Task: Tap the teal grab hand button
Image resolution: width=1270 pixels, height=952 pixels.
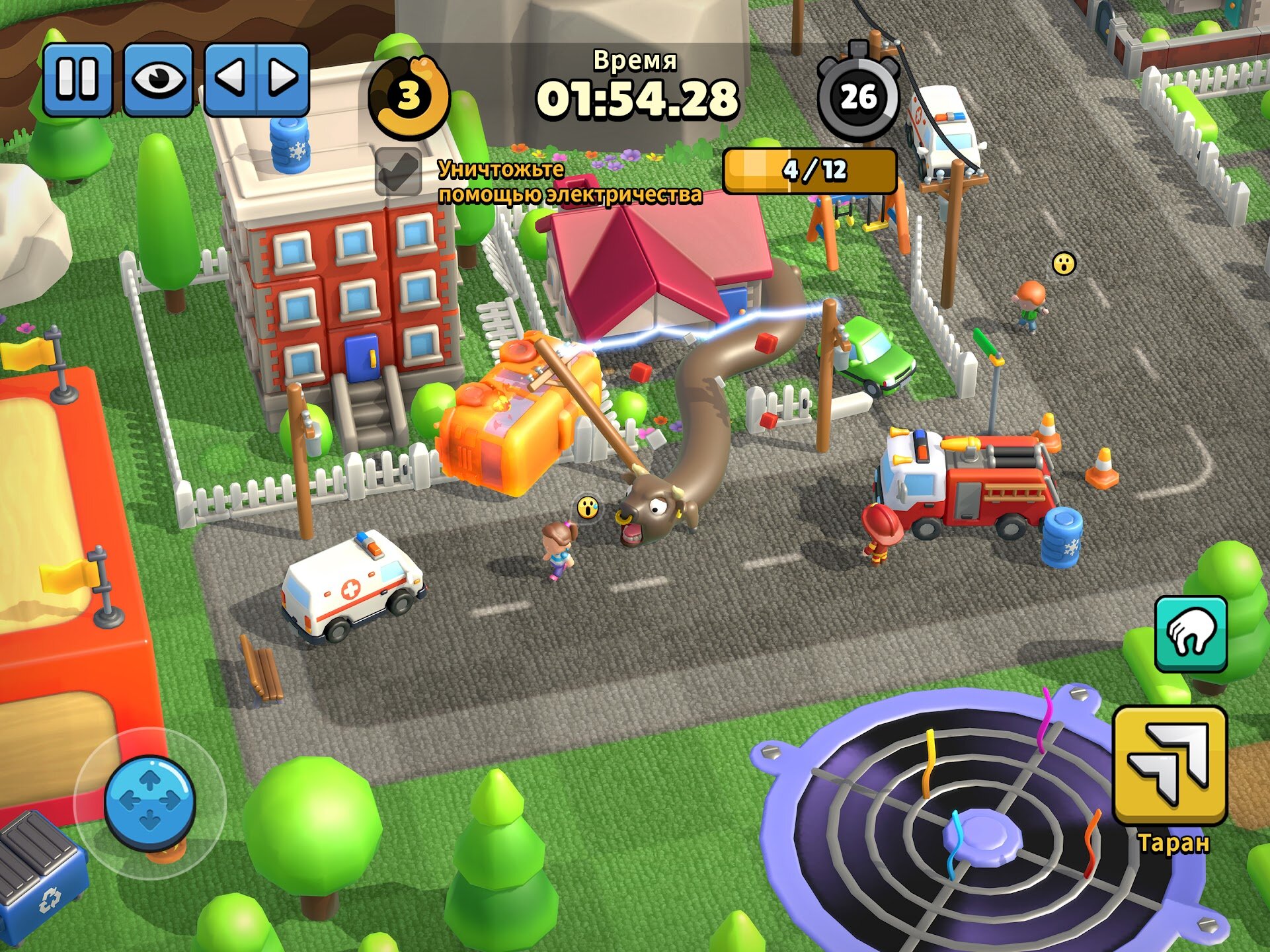Action: [1191, 634]
